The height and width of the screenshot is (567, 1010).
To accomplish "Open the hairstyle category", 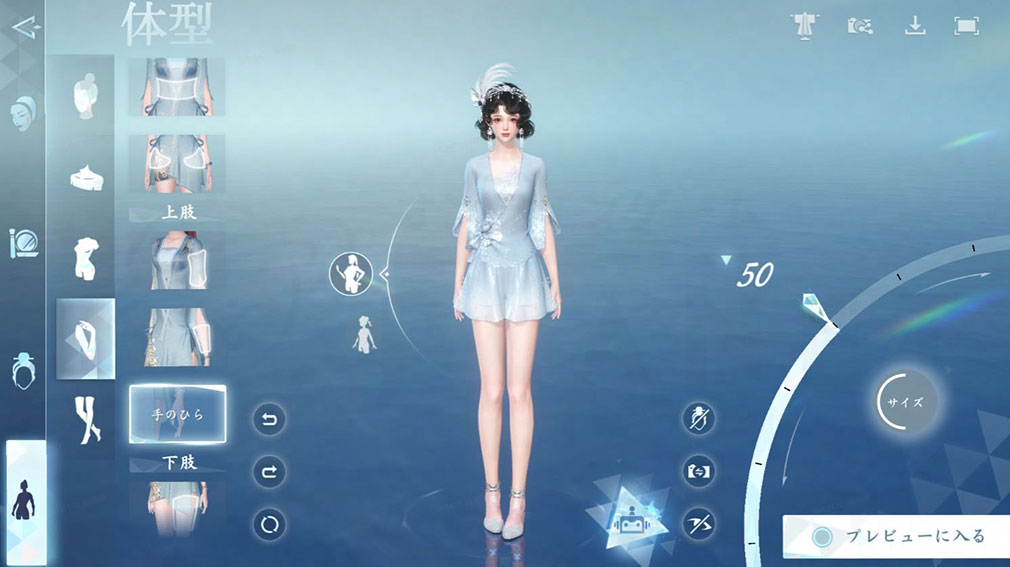I will [x=23, y=371].
